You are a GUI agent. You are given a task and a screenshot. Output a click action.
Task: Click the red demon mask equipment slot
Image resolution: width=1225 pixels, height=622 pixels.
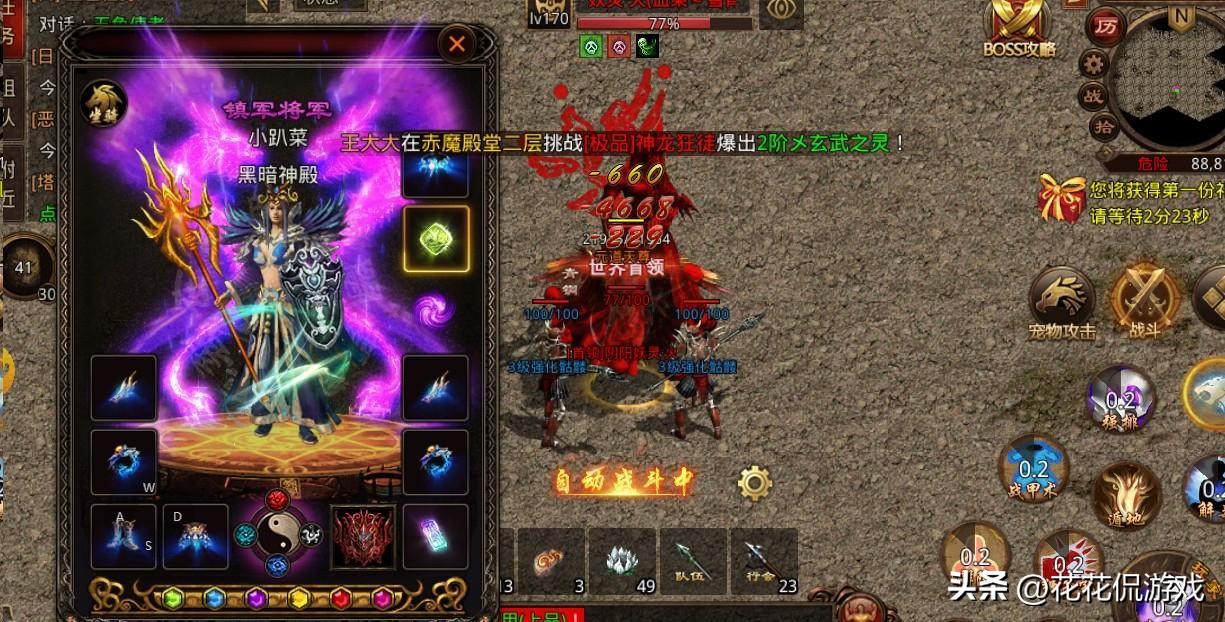click(363, 537)
